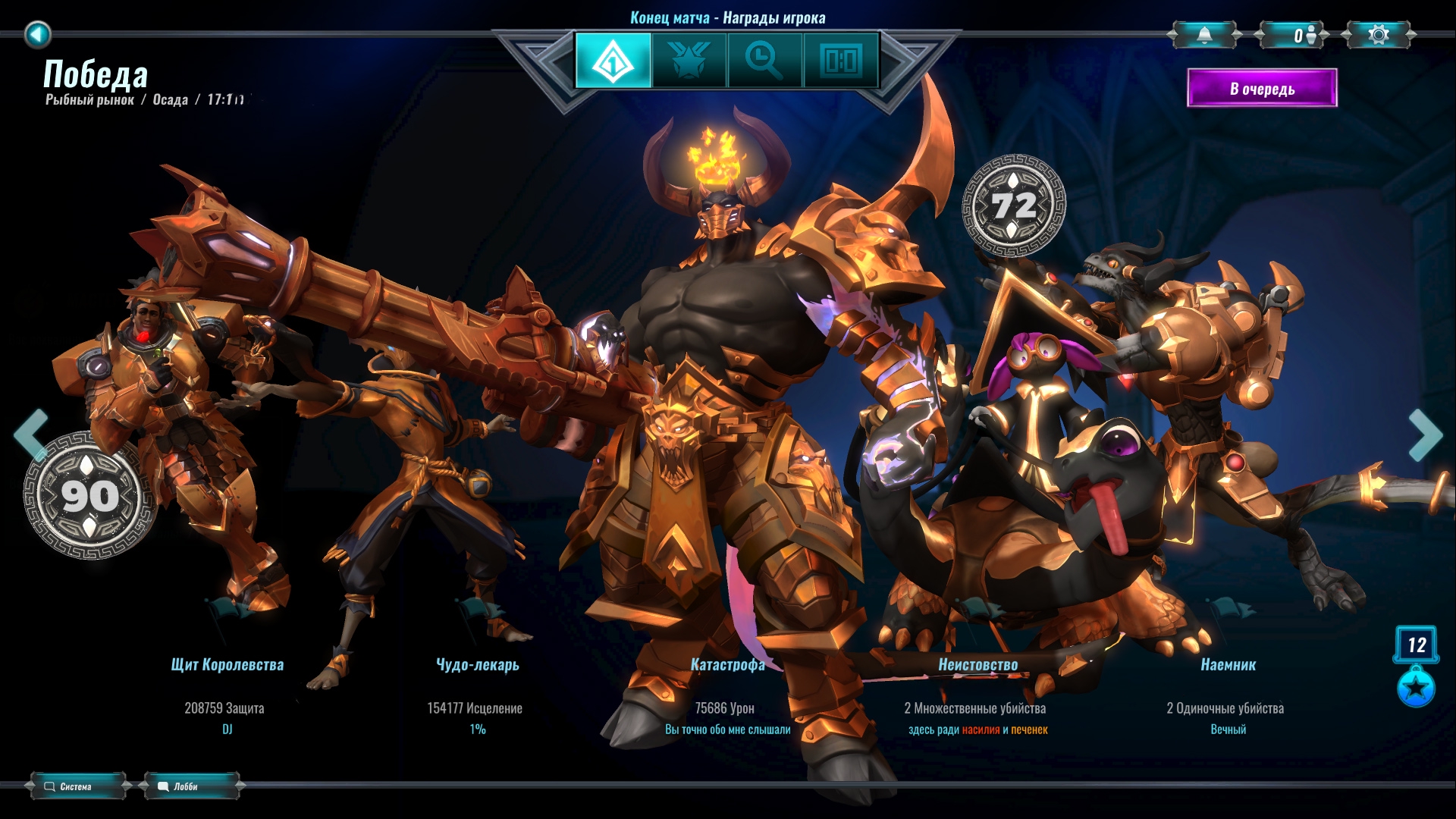Switch to the winged emblem tab
The image size is (1456, 819).
[689, 60]
